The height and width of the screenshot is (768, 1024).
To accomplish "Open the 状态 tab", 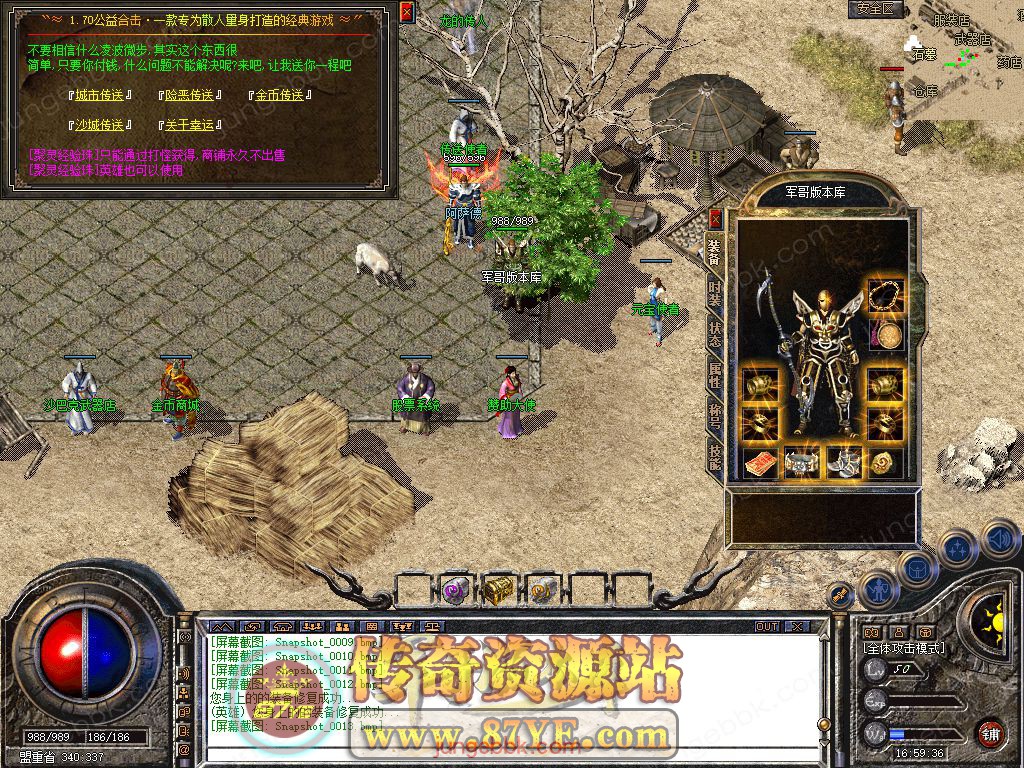I will pos(715,333).
